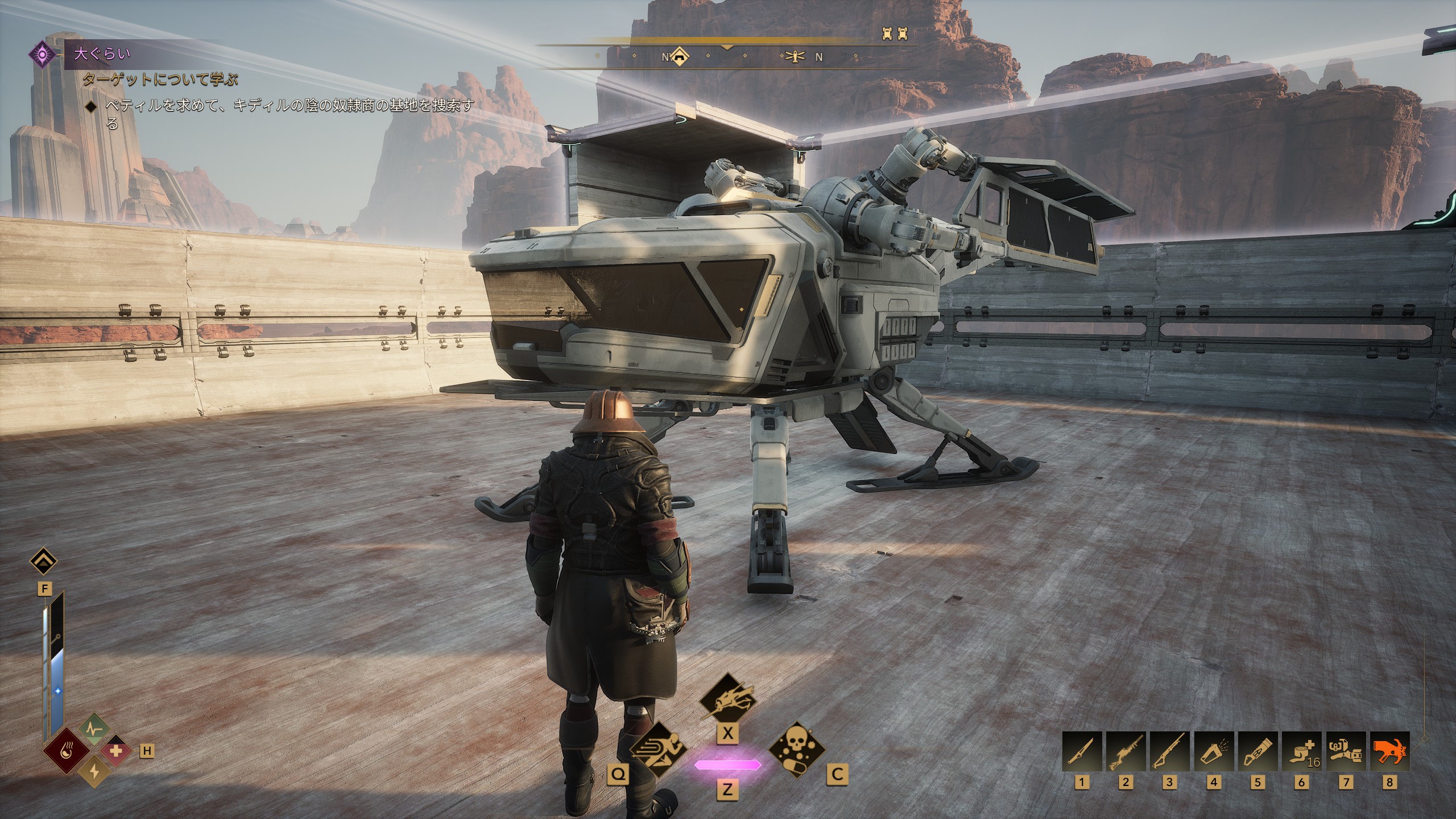
Task: Choose the long-barrel shotgun hotbar slot
Action: click(1169, 751)
